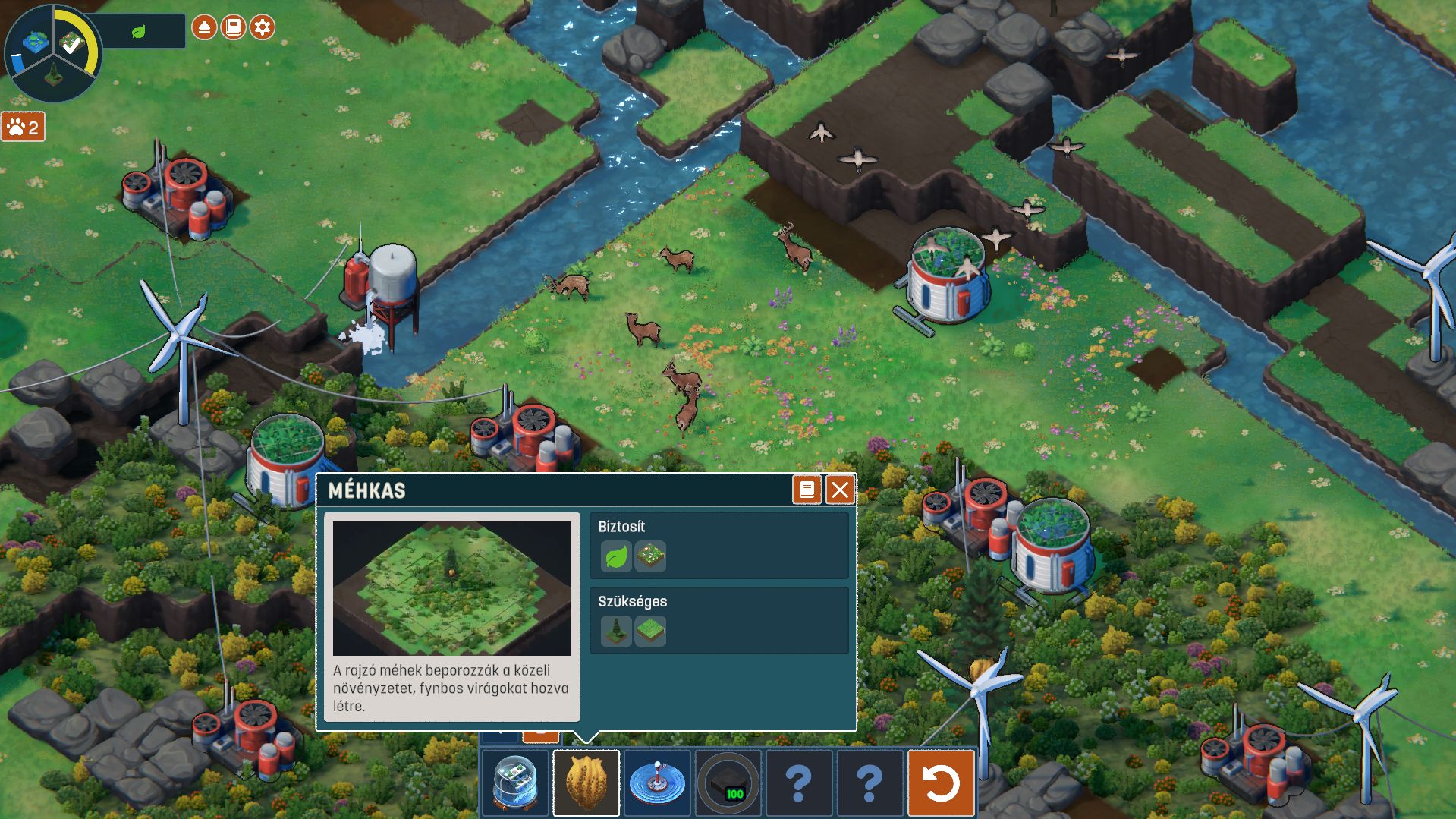Click the green leaf icon under Biztosít
Image resolution: width=1456 pixels, height=819 pixels.
pyautogui.click(x=616, y=556)
